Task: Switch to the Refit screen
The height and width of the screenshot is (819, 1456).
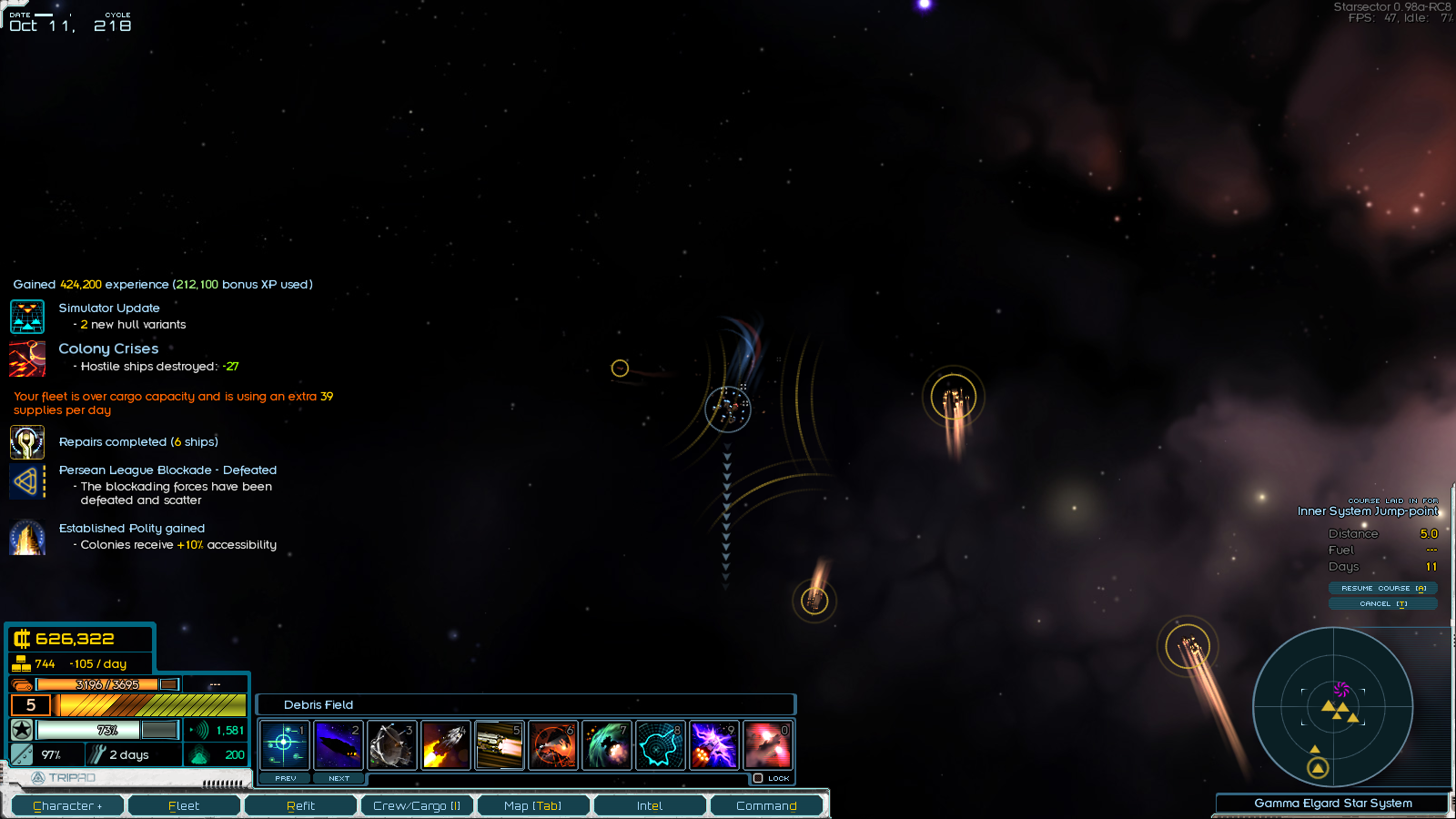Action: pyautogui.click(x=300, y=805)
